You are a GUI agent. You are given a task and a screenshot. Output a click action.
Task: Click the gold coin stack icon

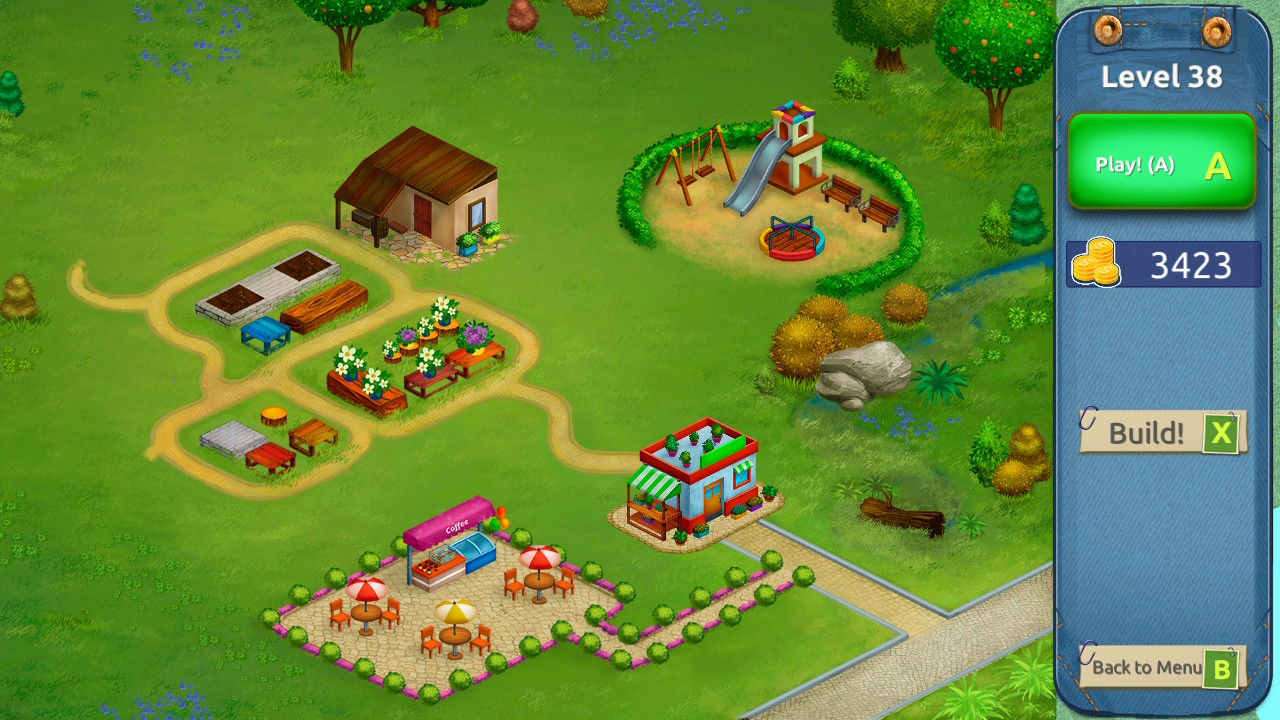1095,263
